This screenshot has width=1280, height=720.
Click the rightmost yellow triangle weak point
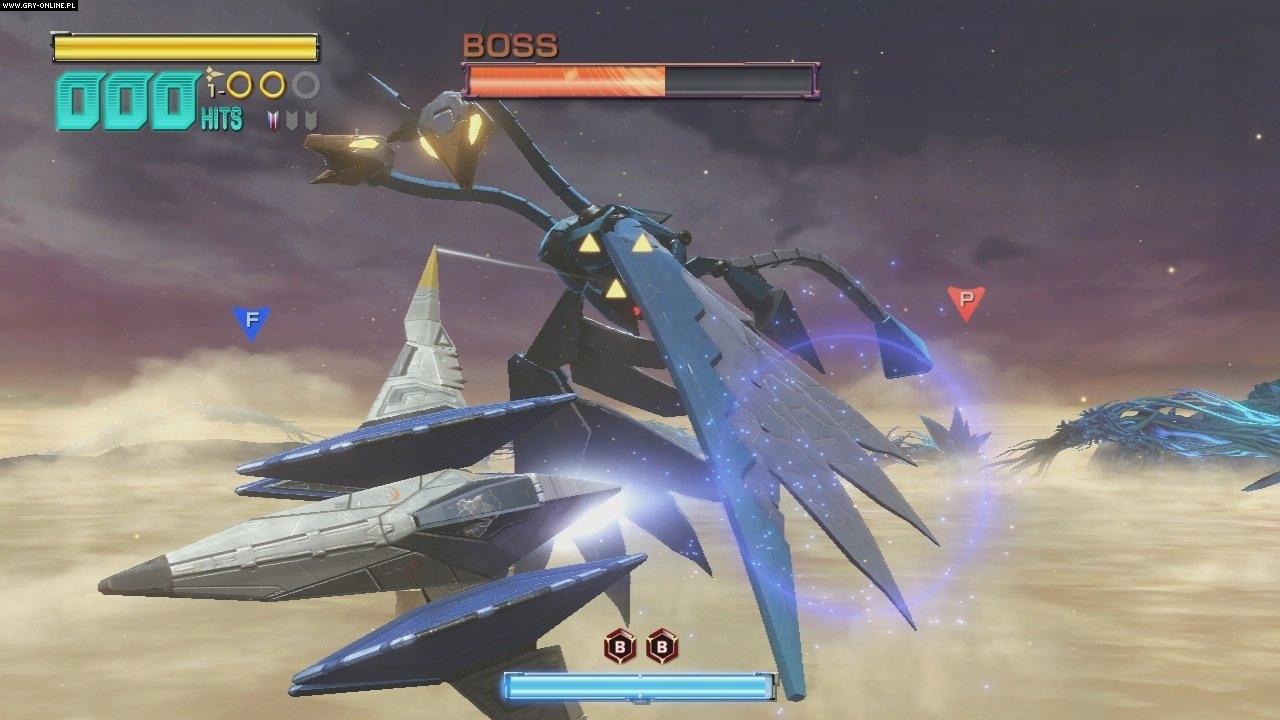642,243
